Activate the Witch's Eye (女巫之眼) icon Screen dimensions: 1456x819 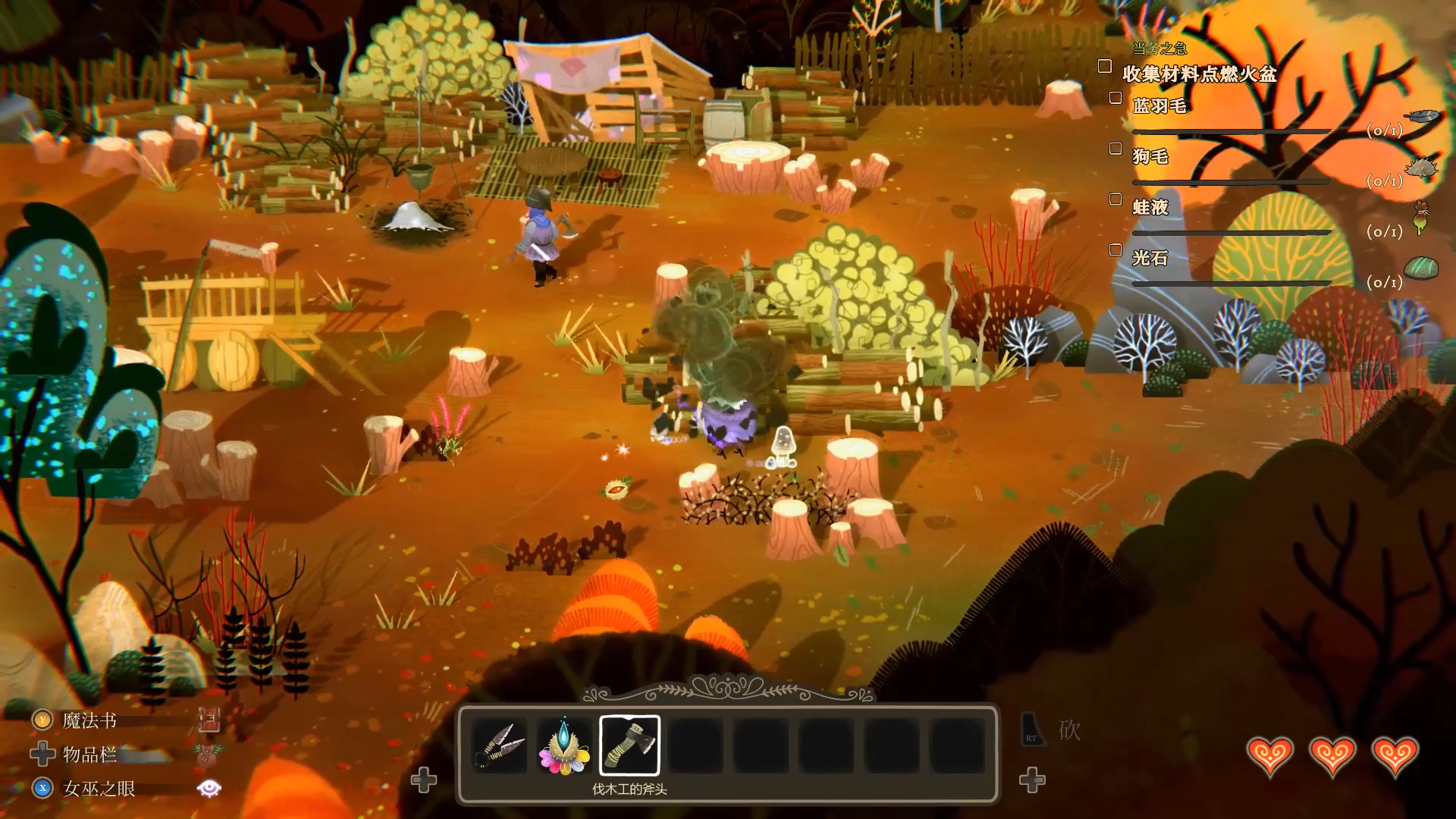click(209, 789)
